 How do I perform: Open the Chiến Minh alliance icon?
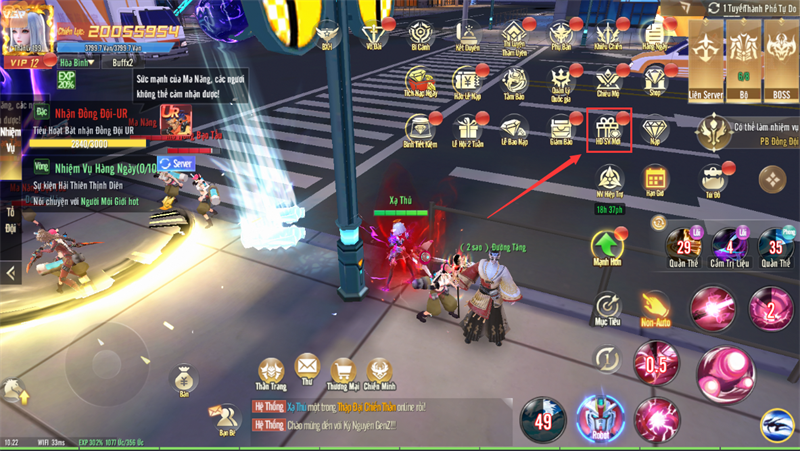(379, 372)
